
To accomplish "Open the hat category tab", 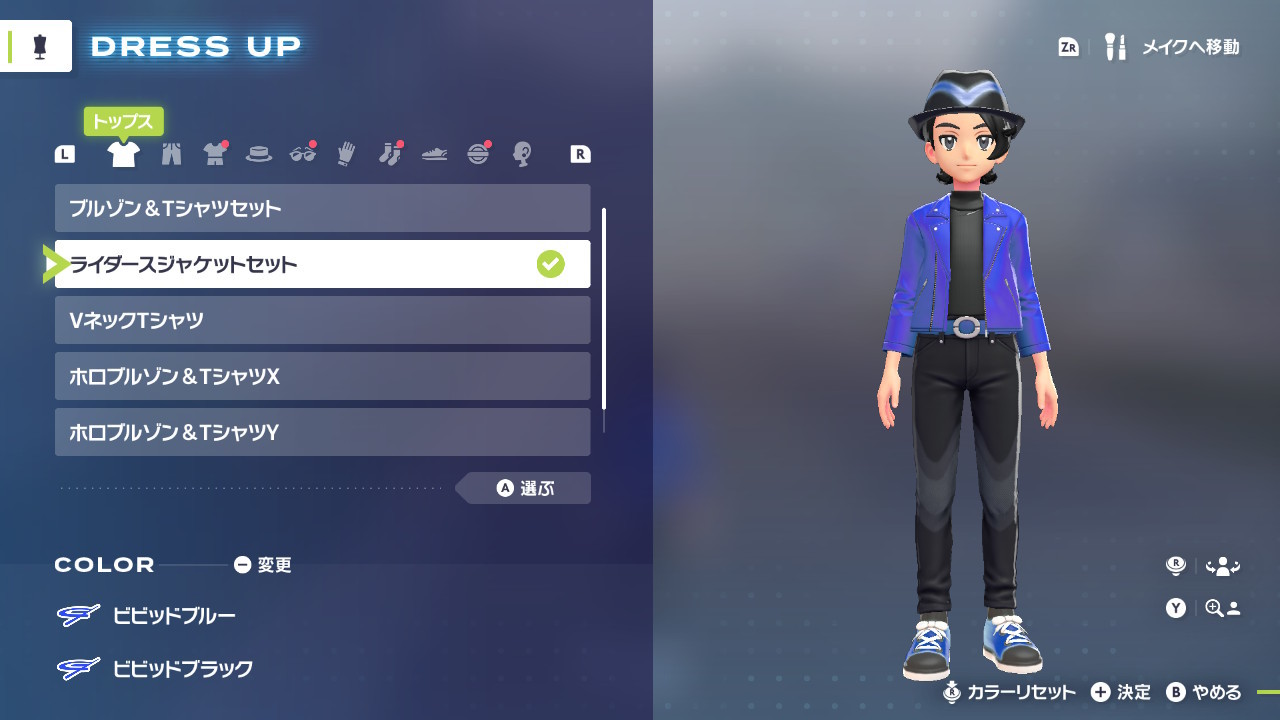I will (x=259, y=154).
